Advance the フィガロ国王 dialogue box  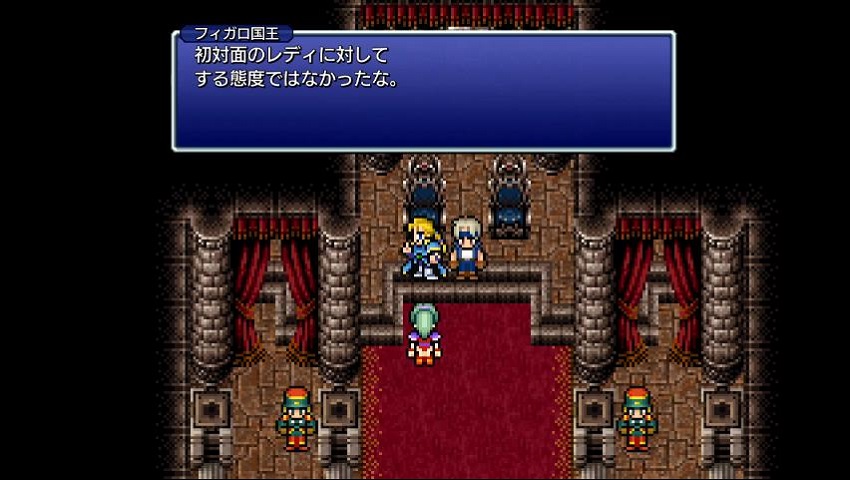point(423,92)
